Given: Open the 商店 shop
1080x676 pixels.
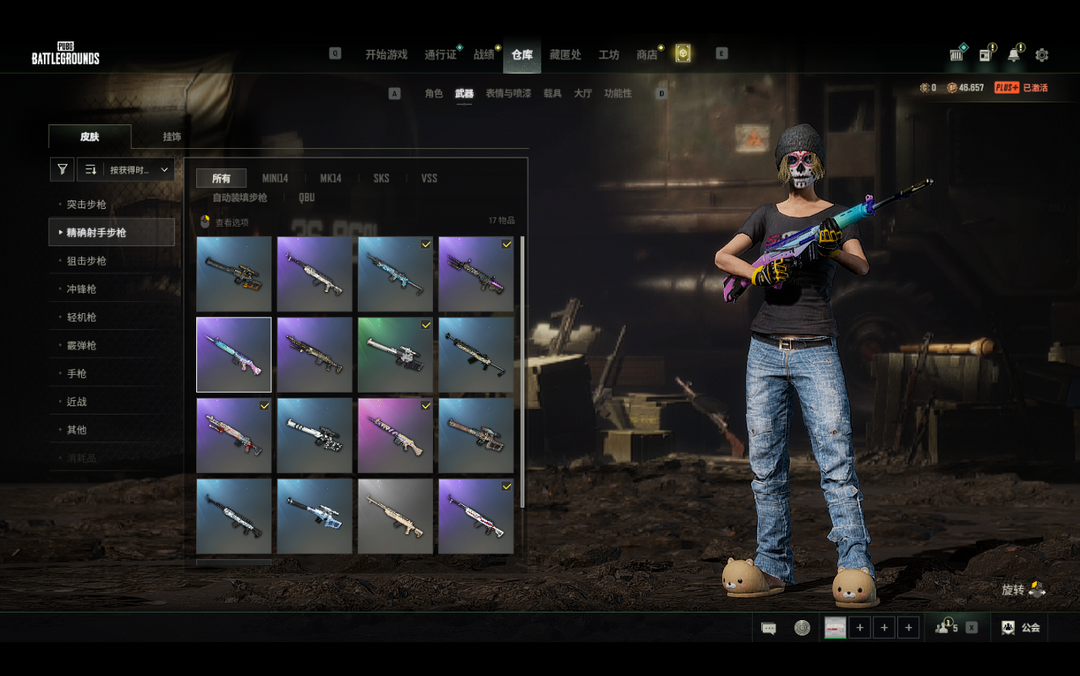Looking at the screenshot, I should tap(647, 55).
